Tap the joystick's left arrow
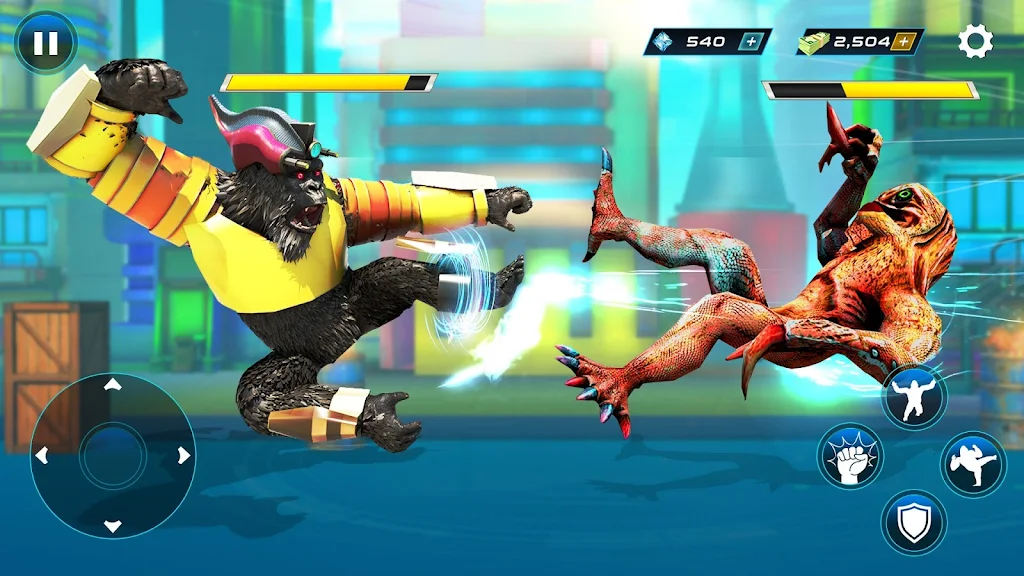 [42, 456]
